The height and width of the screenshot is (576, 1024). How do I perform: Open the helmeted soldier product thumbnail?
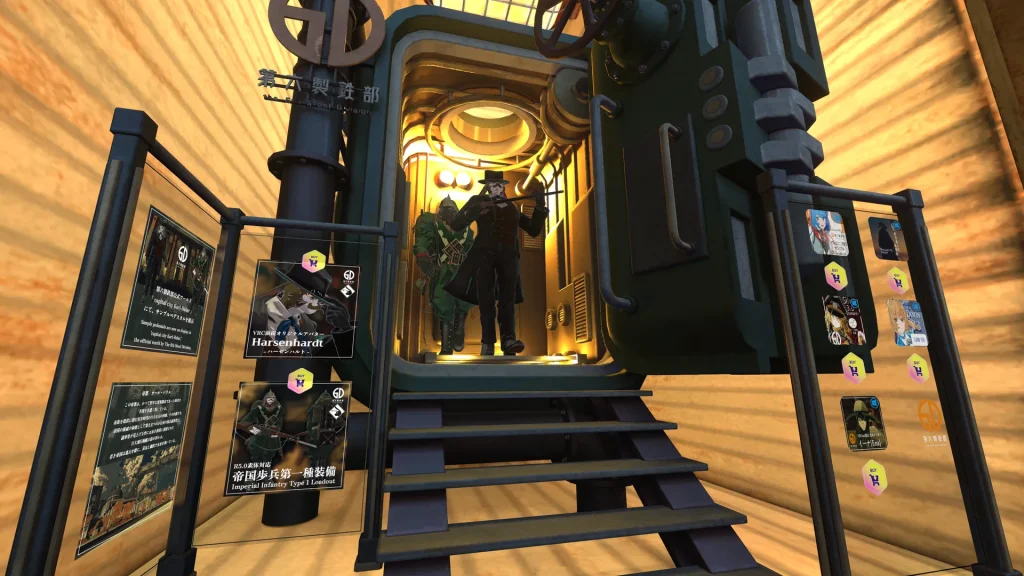point(862,422)
